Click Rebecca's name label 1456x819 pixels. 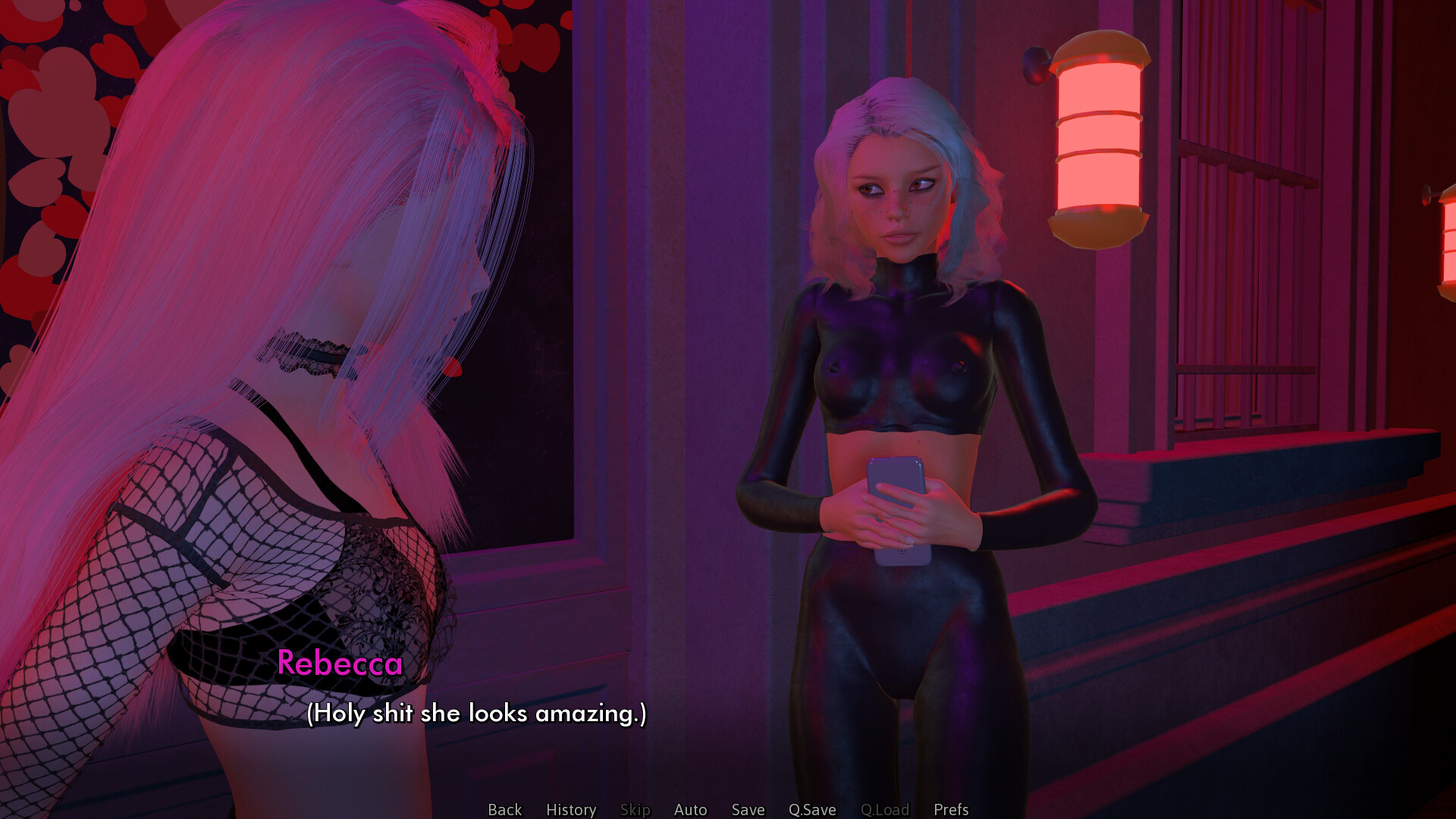(340, 666)
